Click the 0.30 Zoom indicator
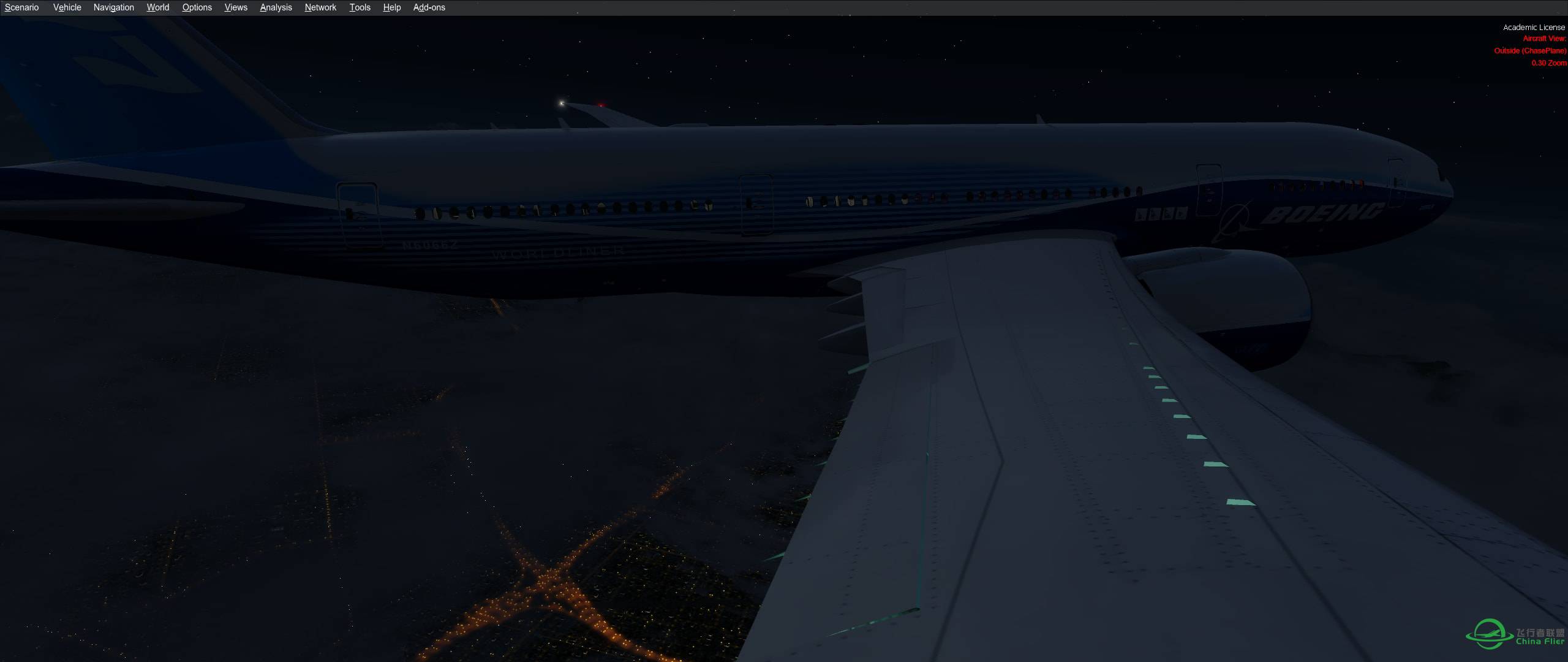This screenshot has height=662, width=1568. [1550, 63]
